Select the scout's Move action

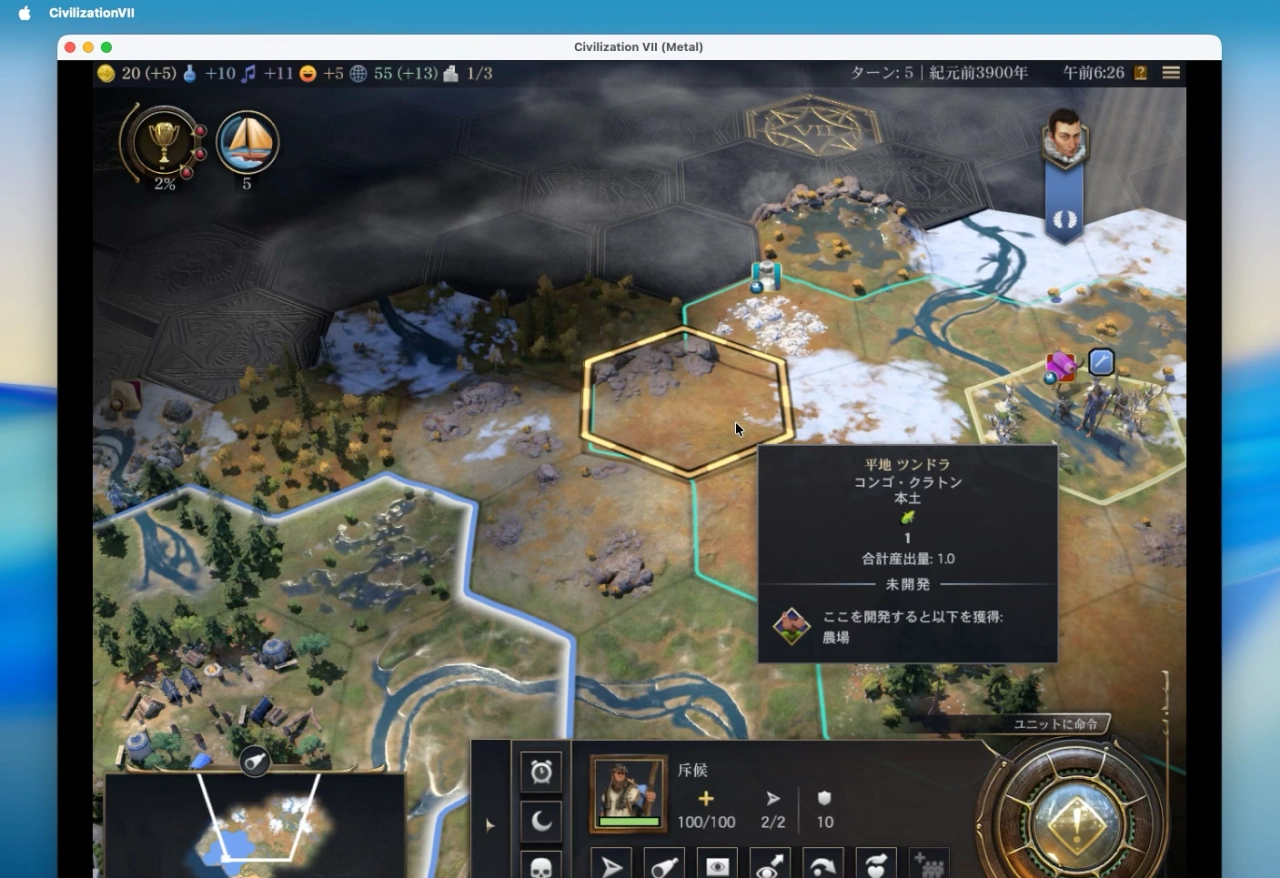click(612, 865)
